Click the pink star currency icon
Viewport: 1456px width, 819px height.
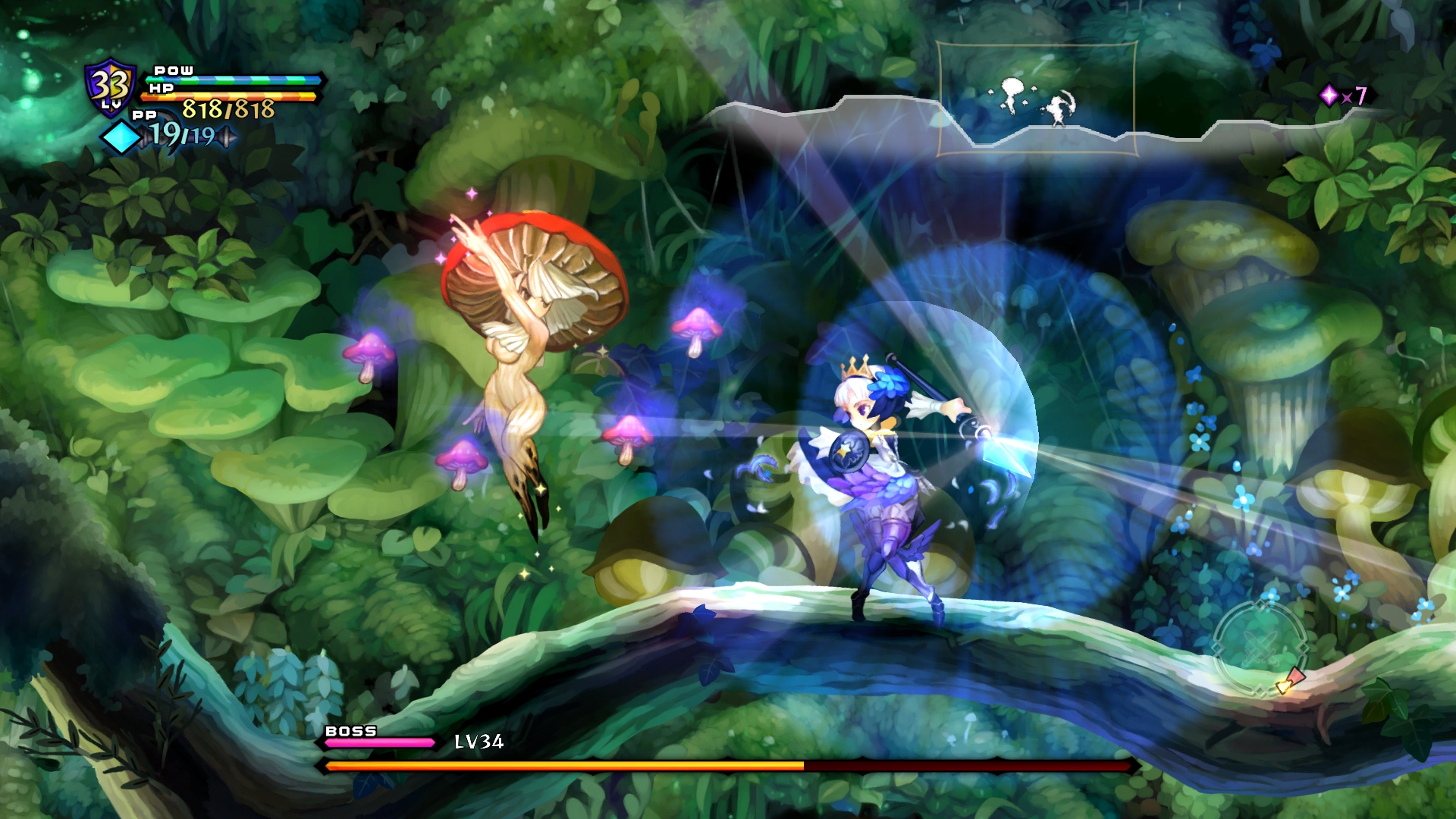1329,95
